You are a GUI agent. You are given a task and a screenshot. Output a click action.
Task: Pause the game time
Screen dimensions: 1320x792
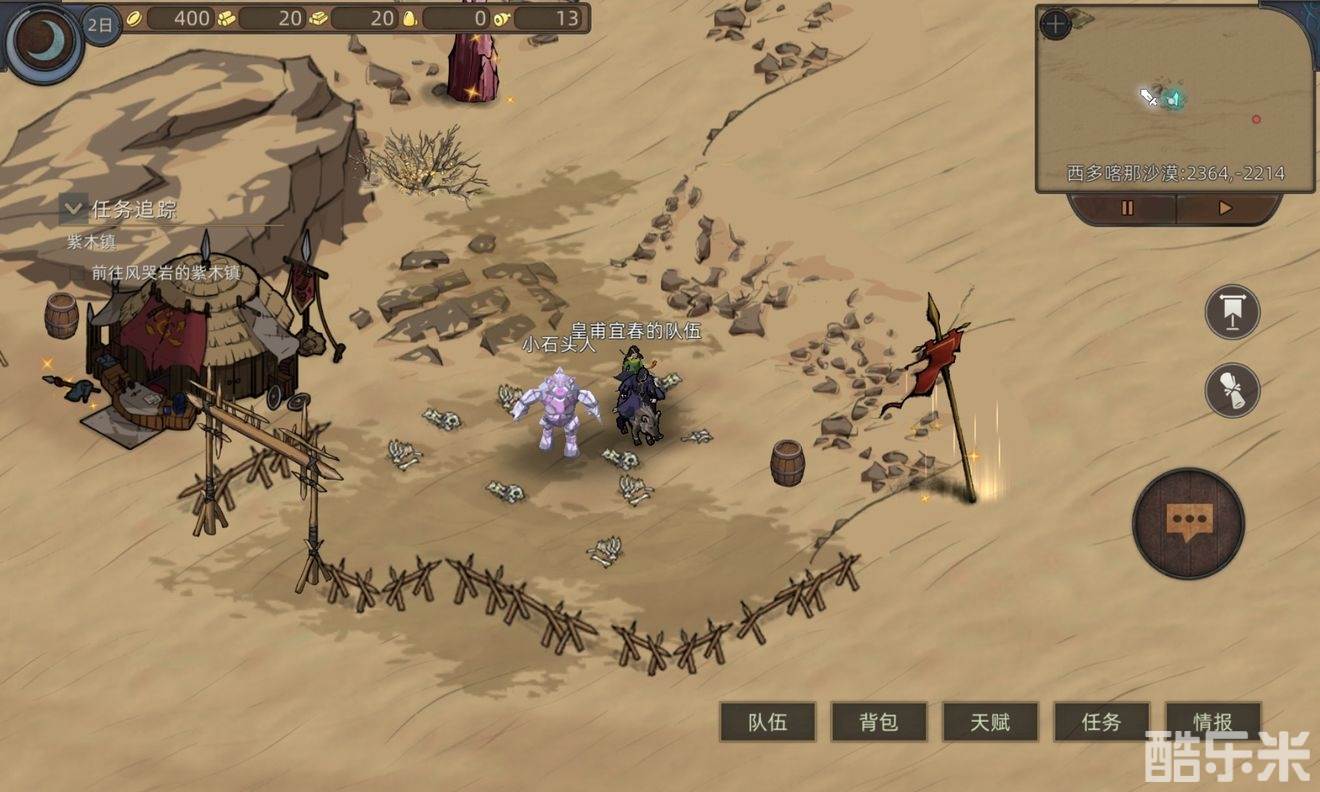[1126, 209]
